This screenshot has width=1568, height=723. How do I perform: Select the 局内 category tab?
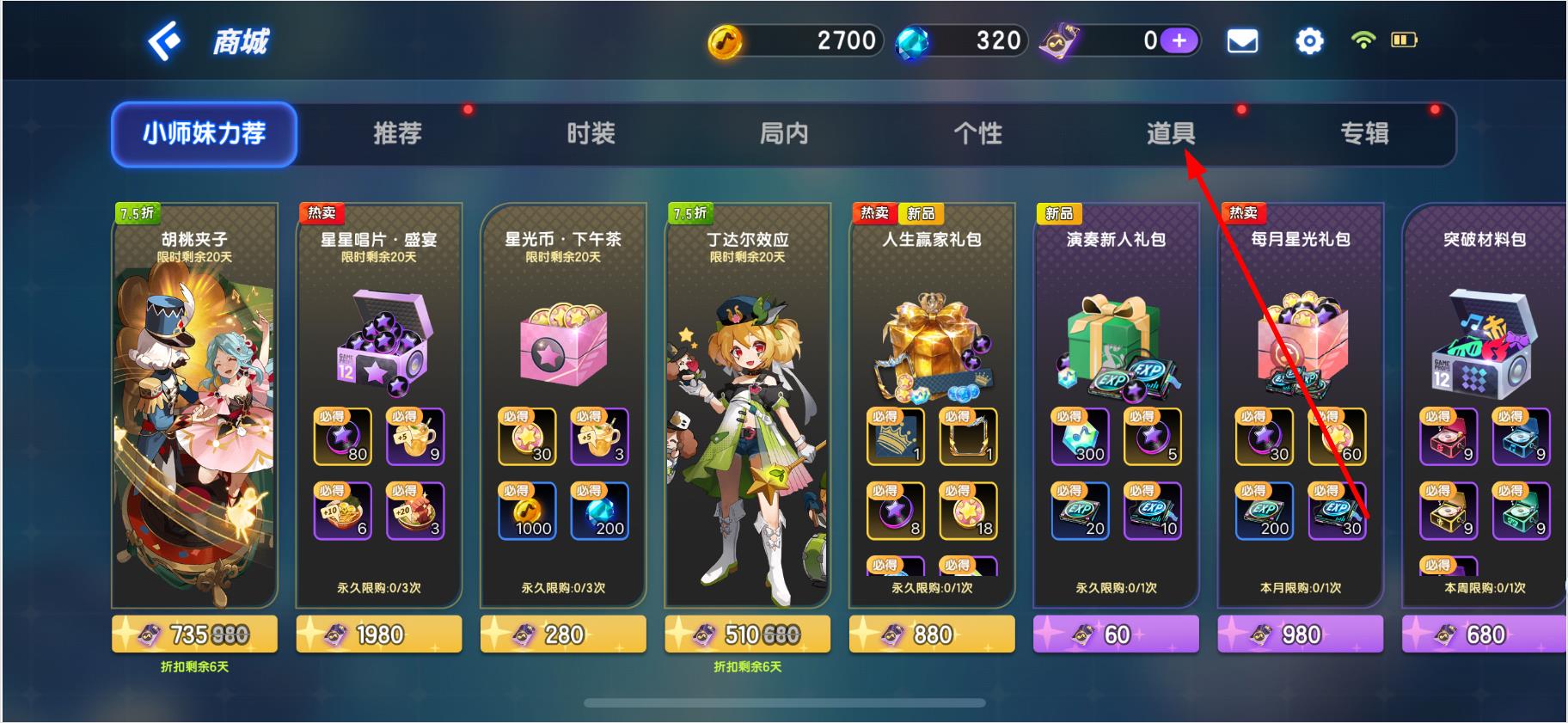(x=784, y=133)
